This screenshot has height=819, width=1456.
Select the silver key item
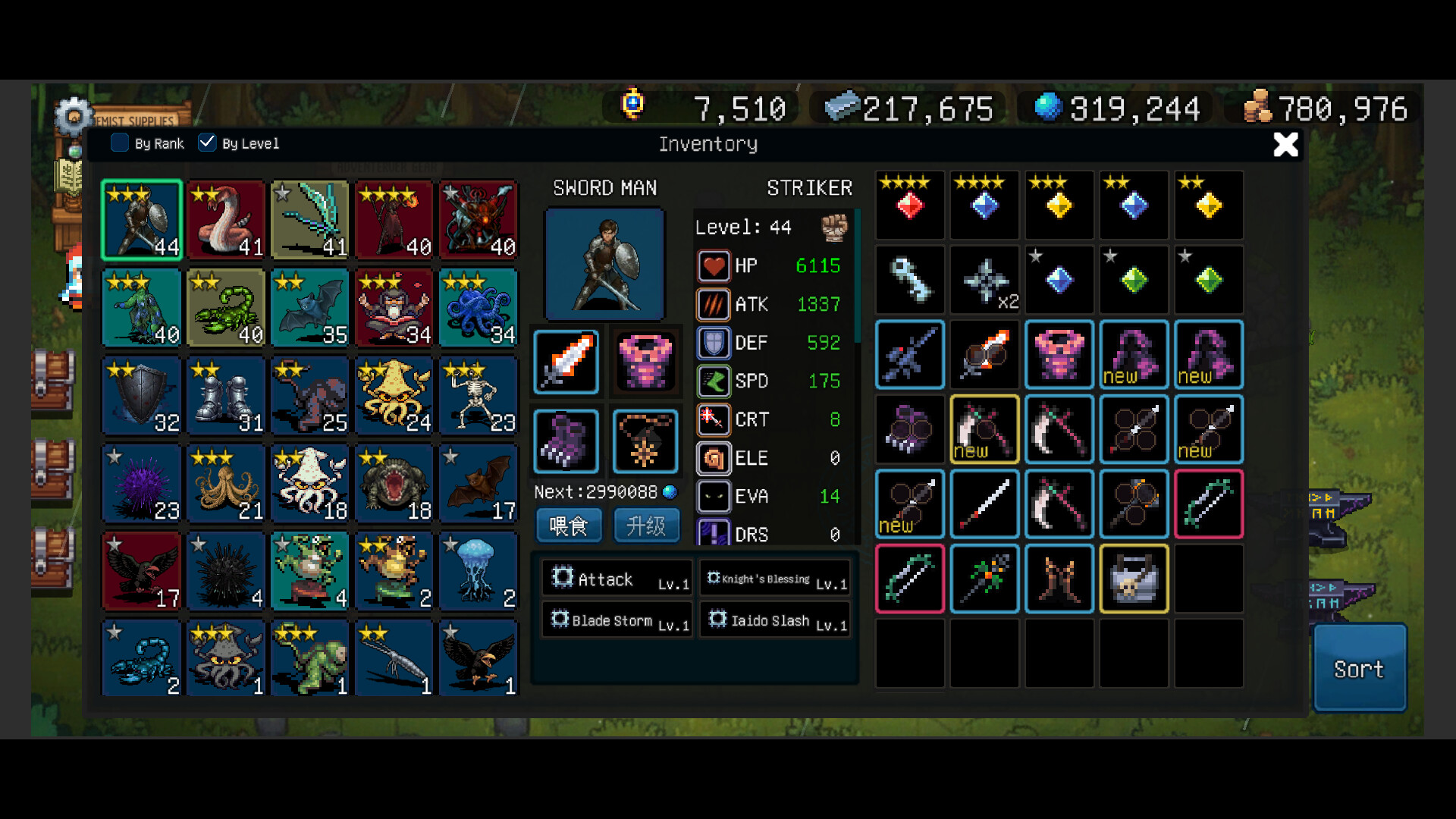coord(910,279)
